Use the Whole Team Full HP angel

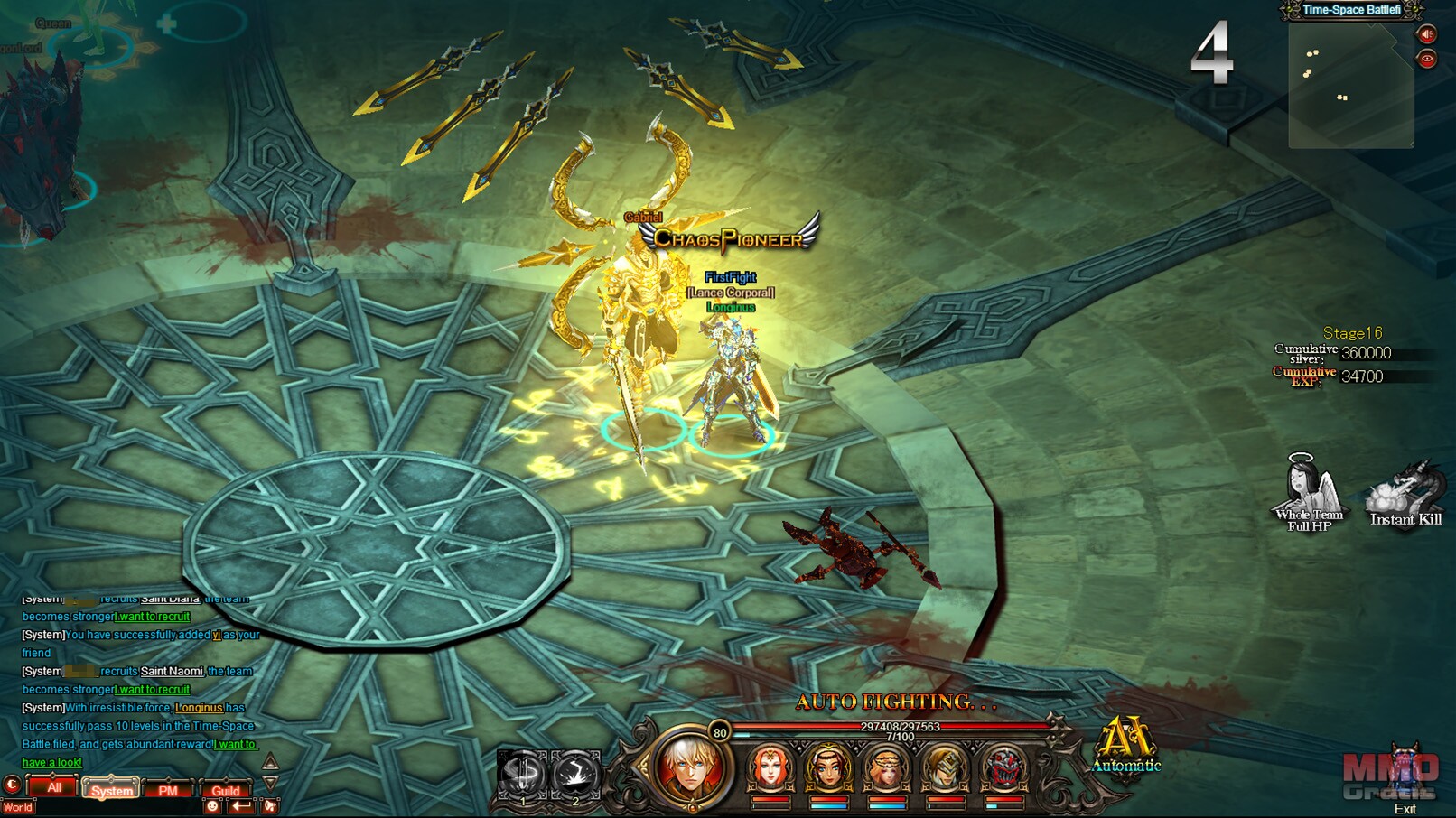coord(1309,492)
